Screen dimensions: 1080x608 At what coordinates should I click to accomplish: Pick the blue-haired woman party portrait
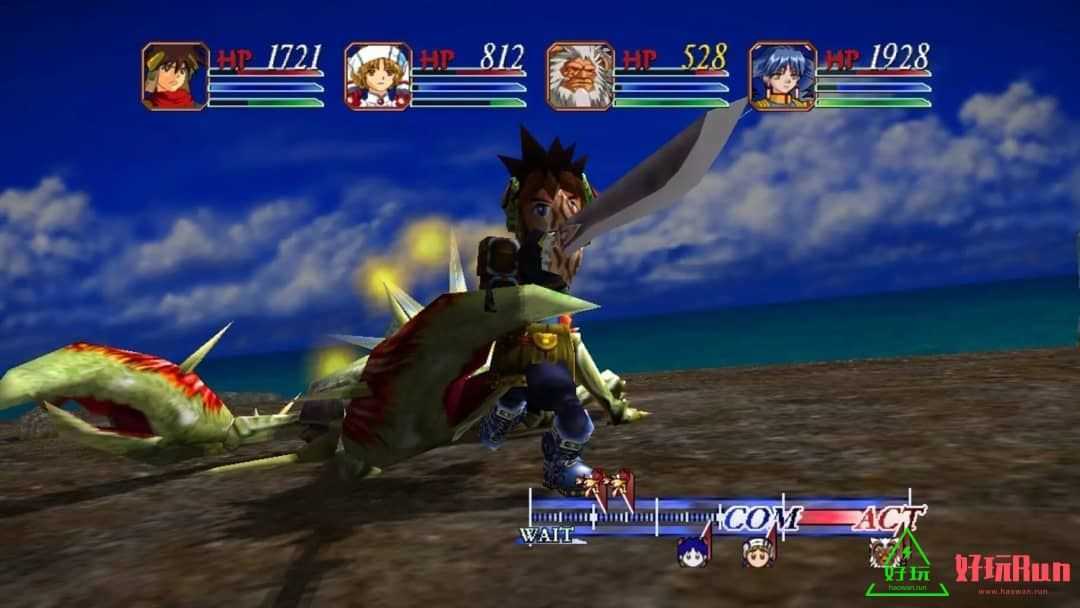click(783, 76)
